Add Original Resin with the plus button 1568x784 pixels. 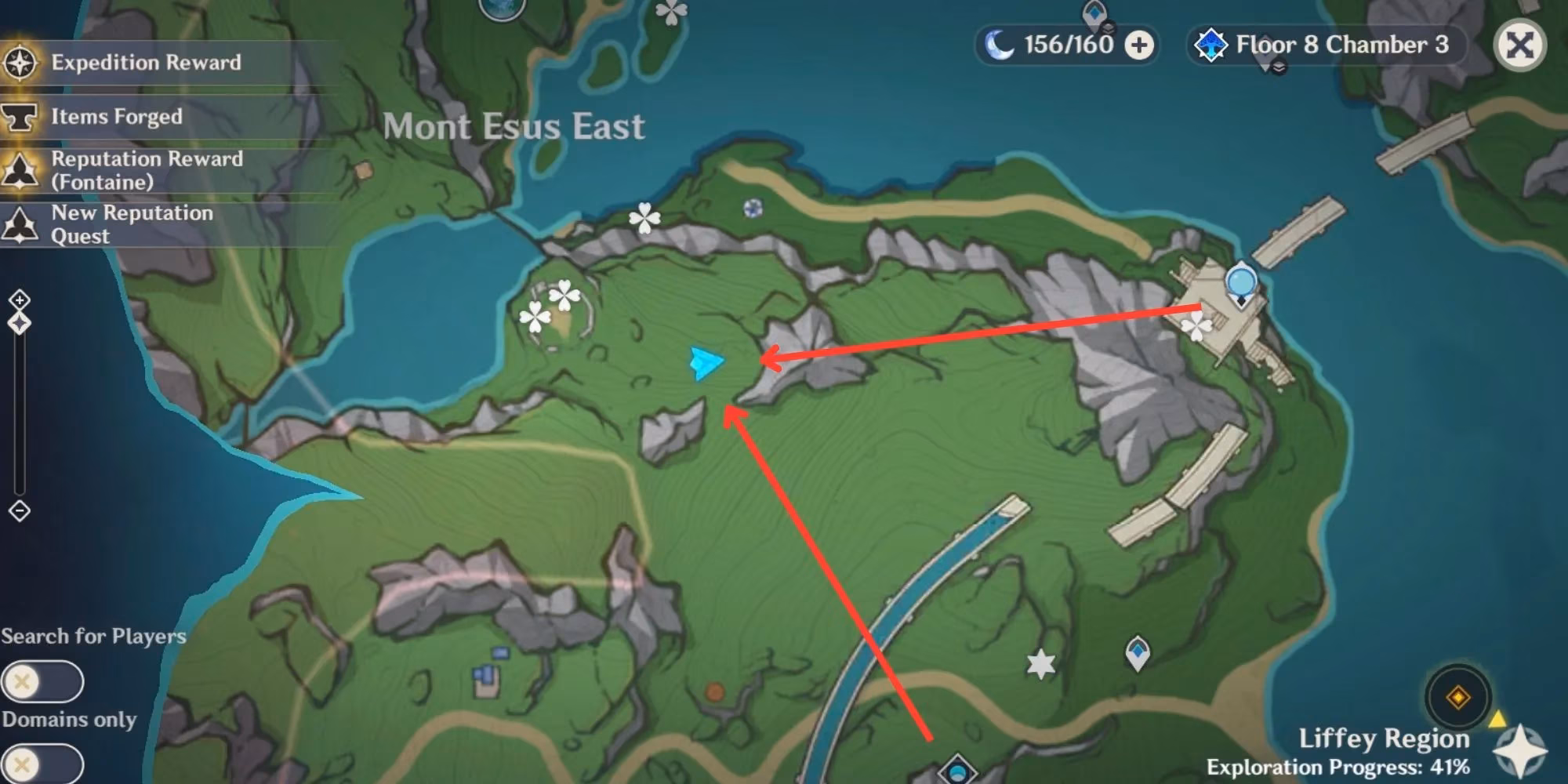click(1139, 45)
